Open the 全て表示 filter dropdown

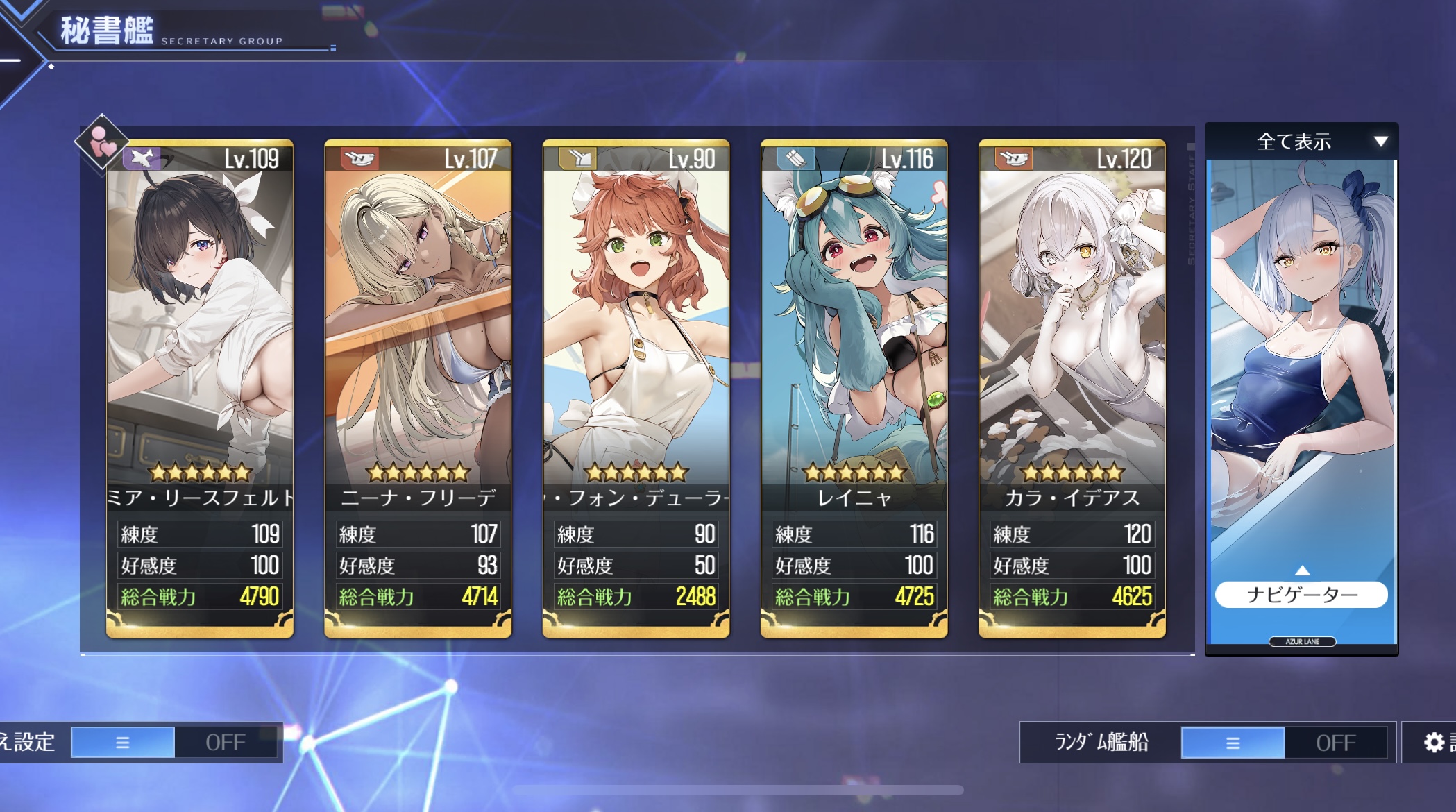point(1301,142)
